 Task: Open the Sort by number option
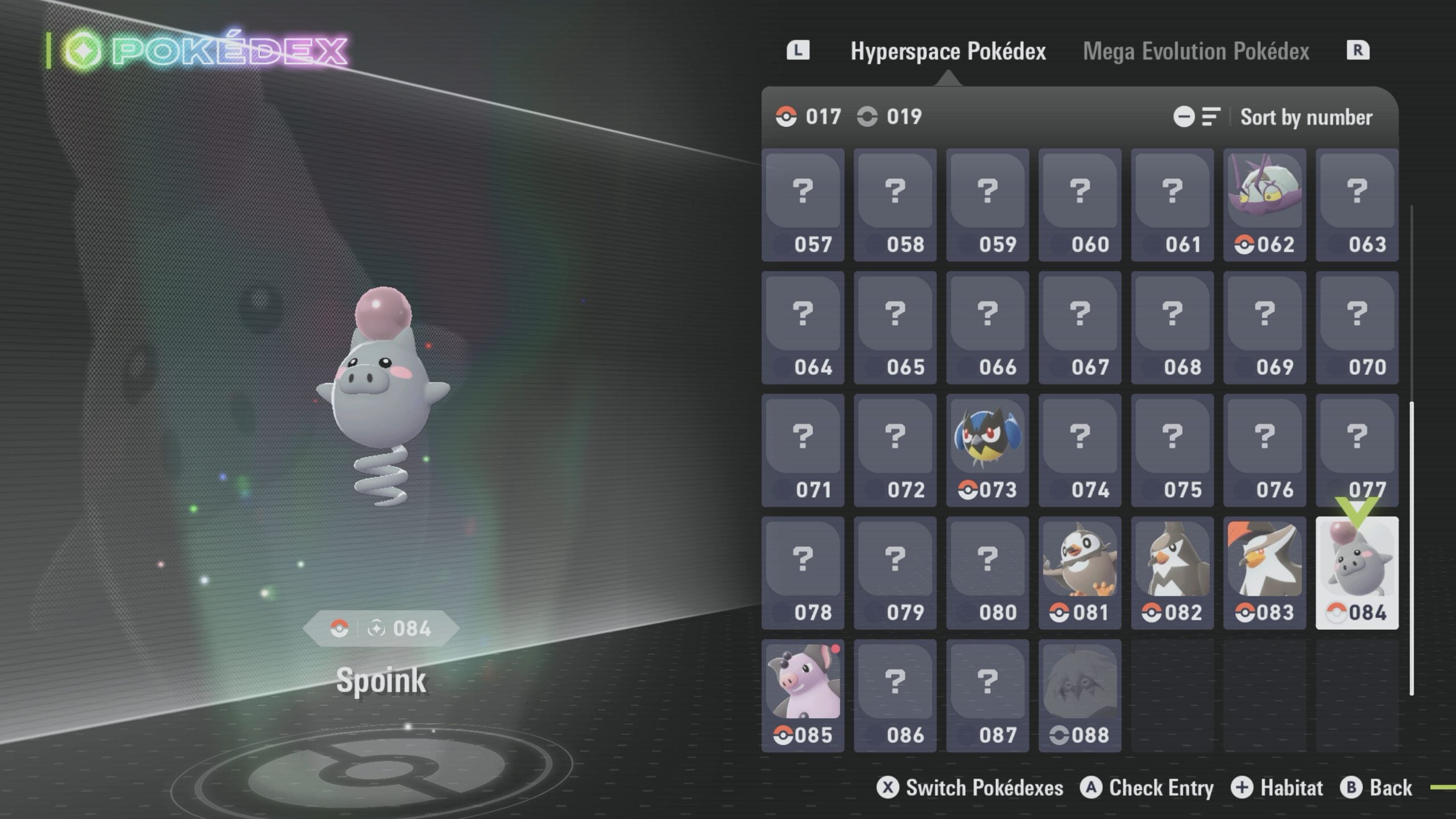[1305, 117]
